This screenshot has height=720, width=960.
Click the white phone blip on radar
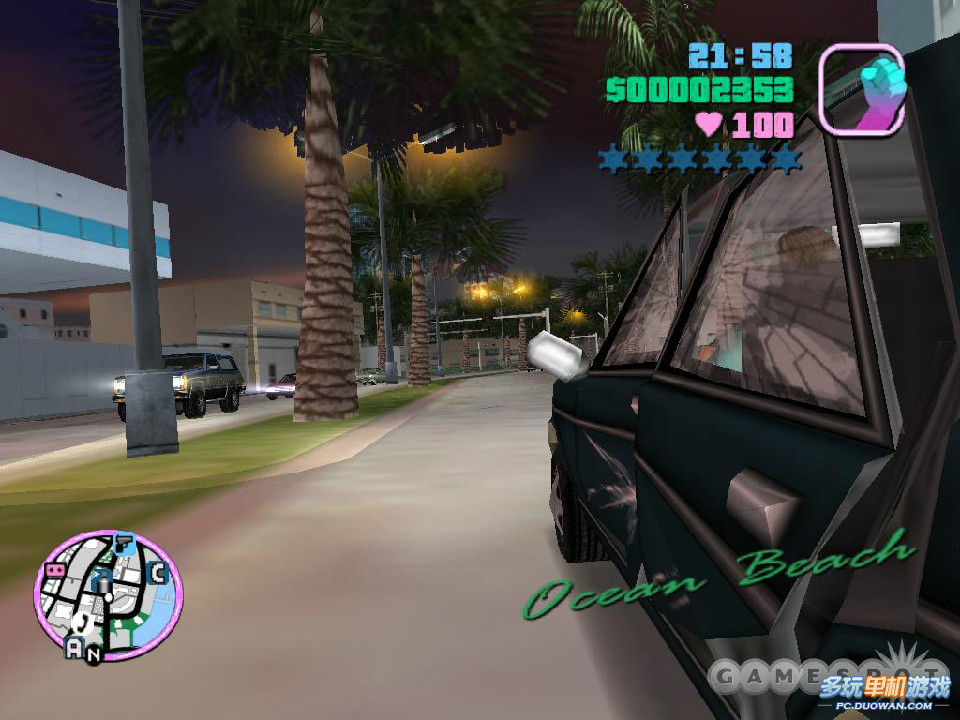[x=84, y=622]
